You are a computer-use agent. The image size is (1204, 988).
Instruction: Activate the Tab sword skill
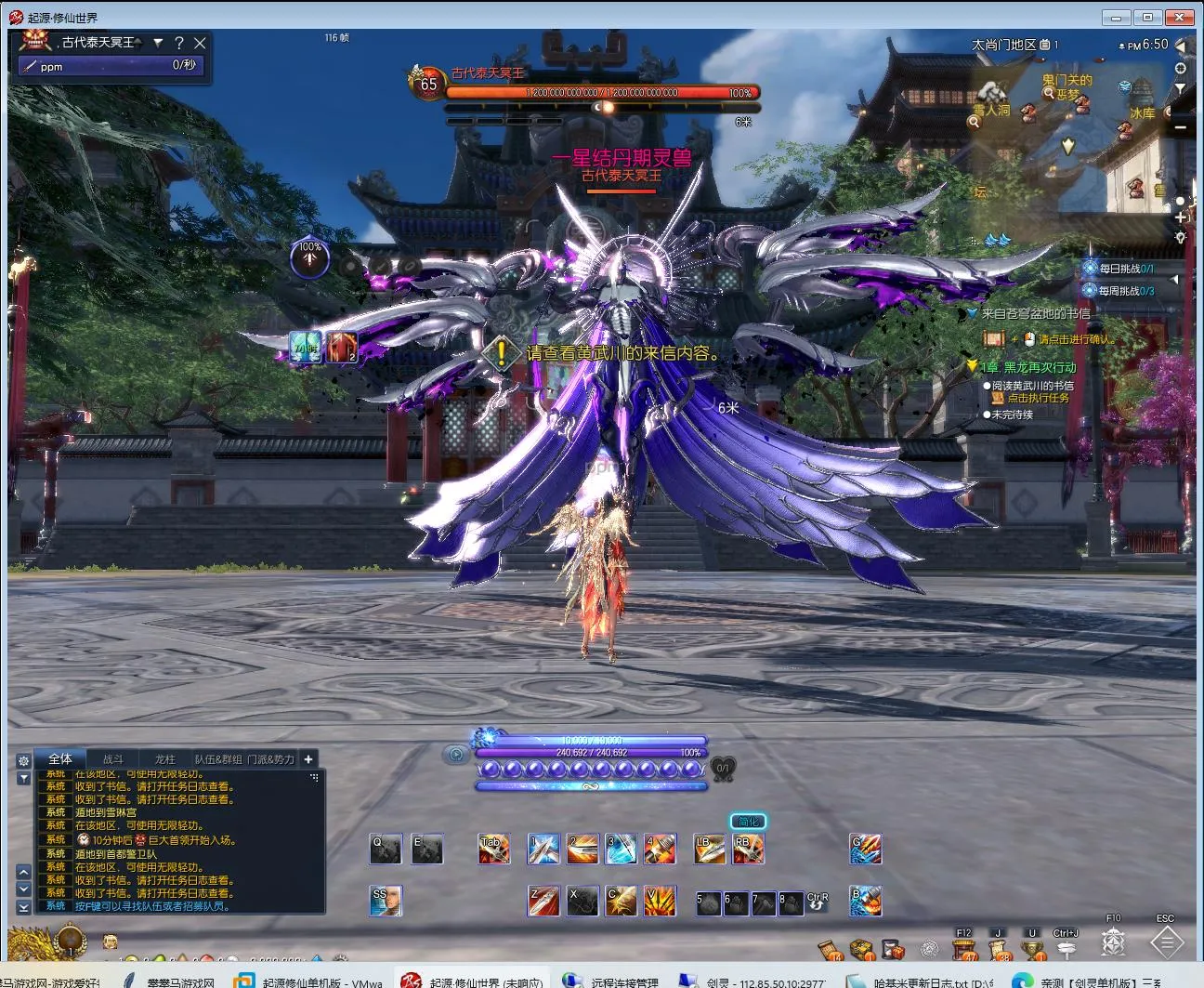click(x=493, y=849)
